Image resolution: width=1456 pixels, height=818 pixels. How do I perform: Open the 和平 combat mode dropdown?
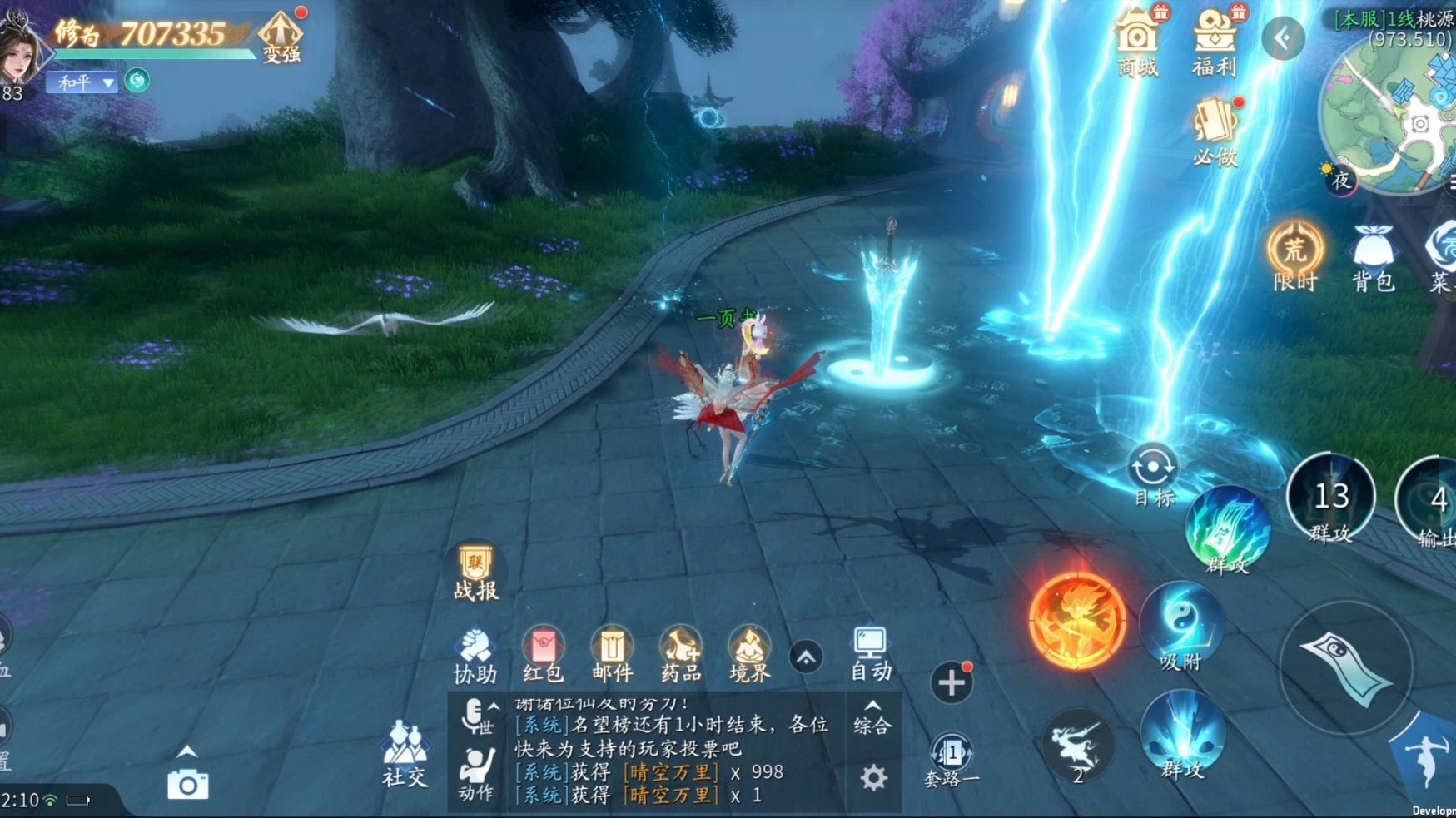82,82
